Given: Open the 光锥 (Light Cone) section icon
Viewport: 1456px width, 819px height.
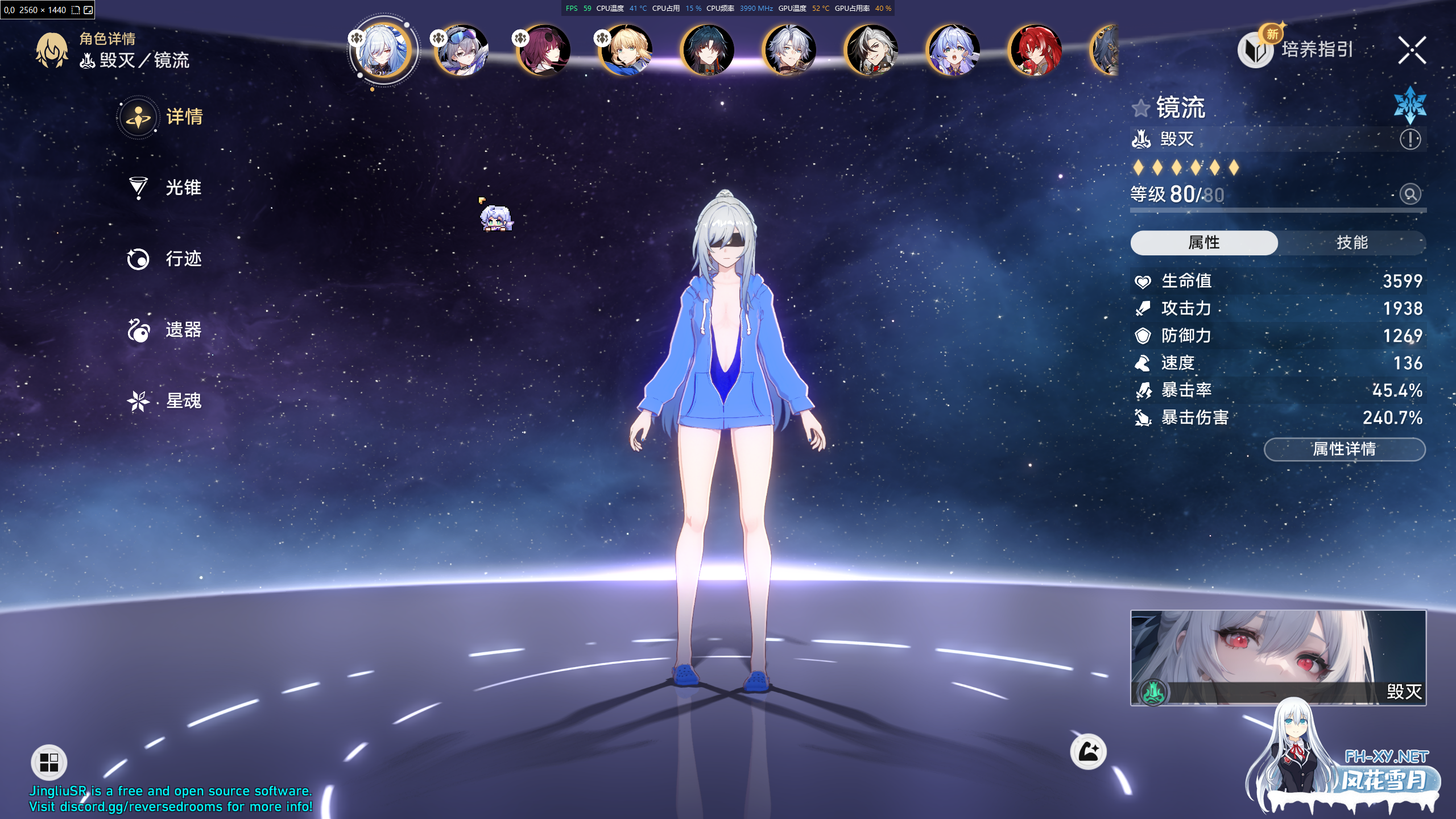Looking at the screenshot, I should [137, 187].
